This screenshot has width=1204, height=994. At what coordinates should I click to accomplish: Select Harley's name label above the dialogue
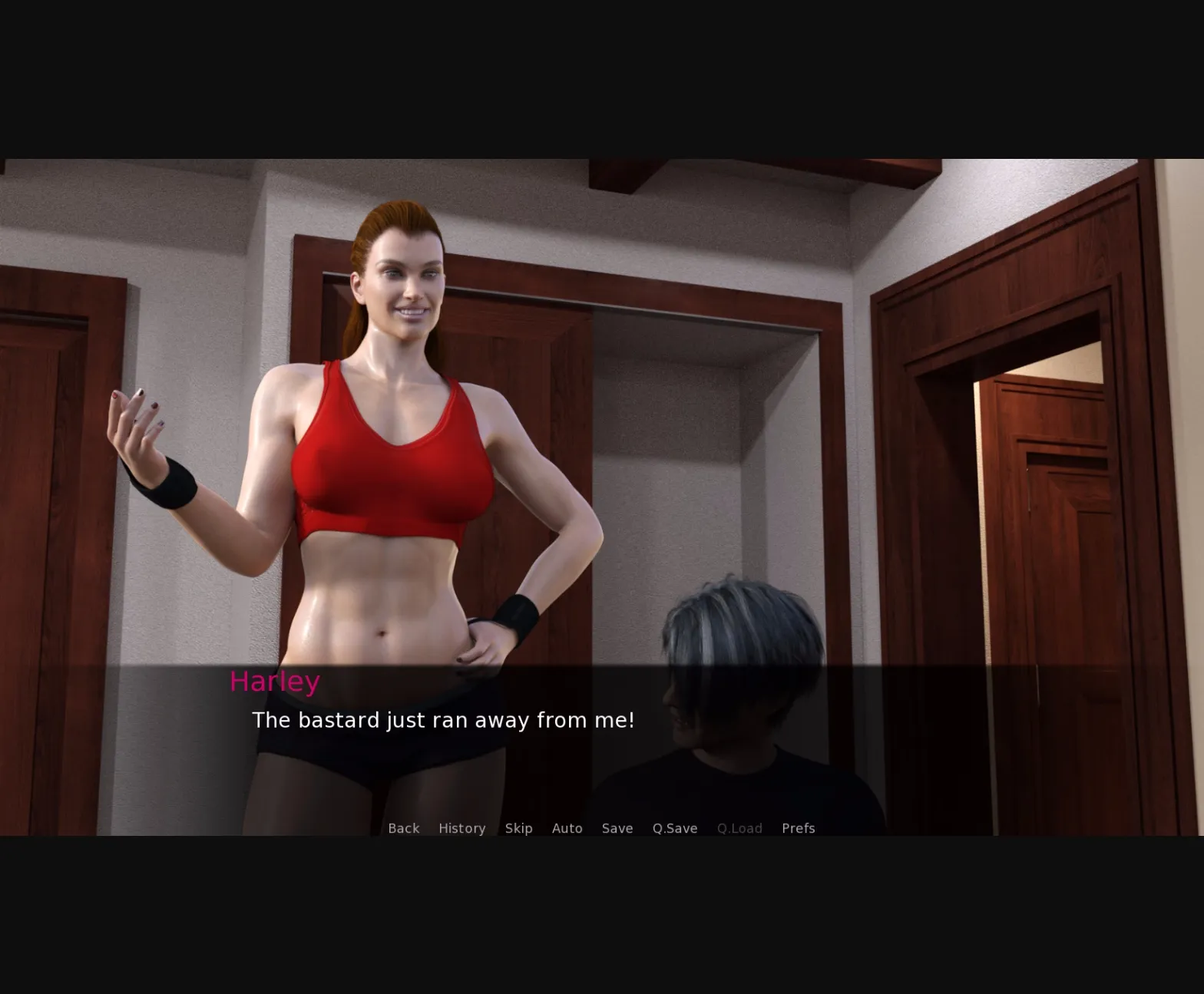[x=273, y=682]
